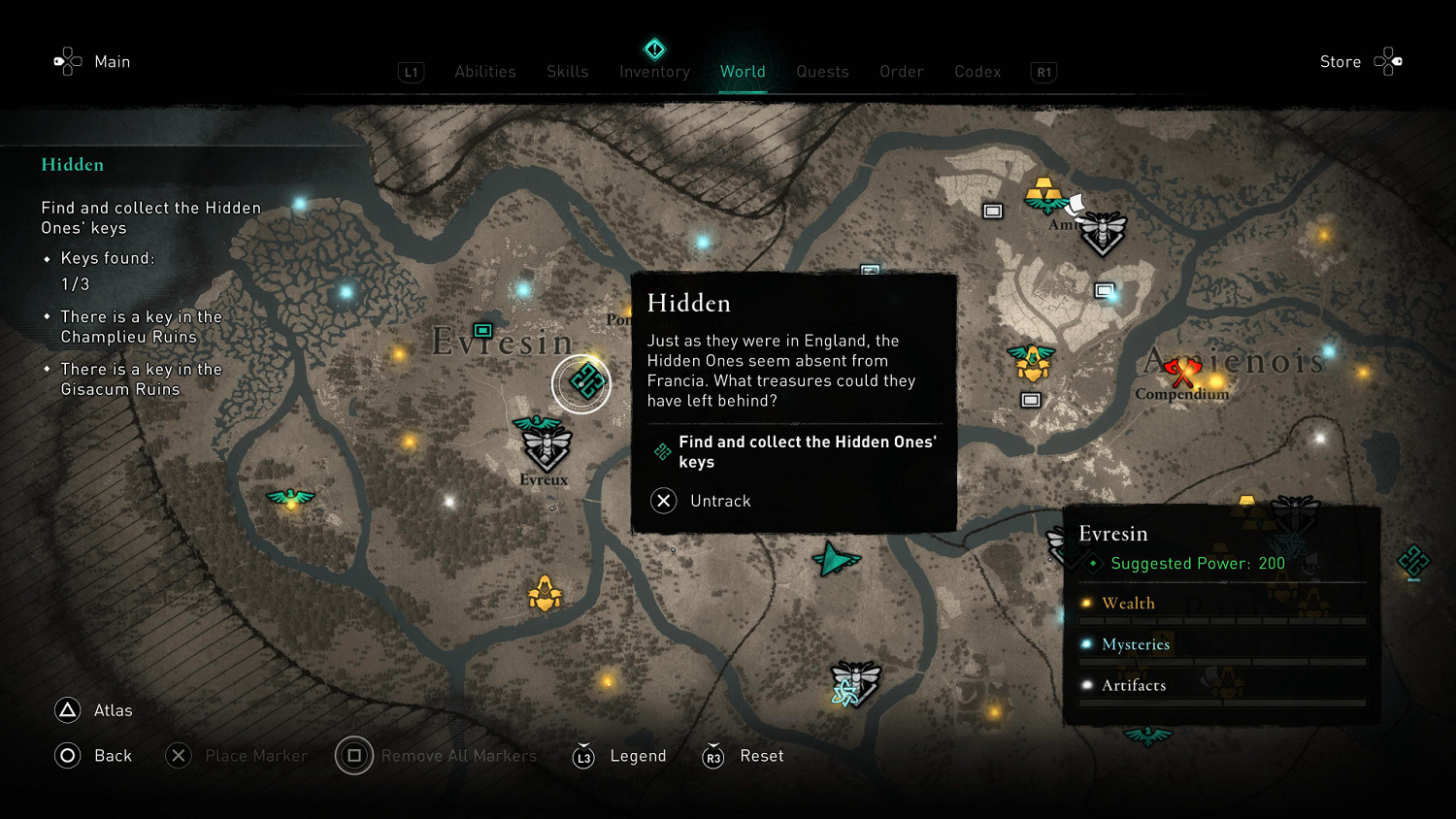The image size is (1456, 819).
Task: Switch to the Order tab
Action: tap(901, 72)
